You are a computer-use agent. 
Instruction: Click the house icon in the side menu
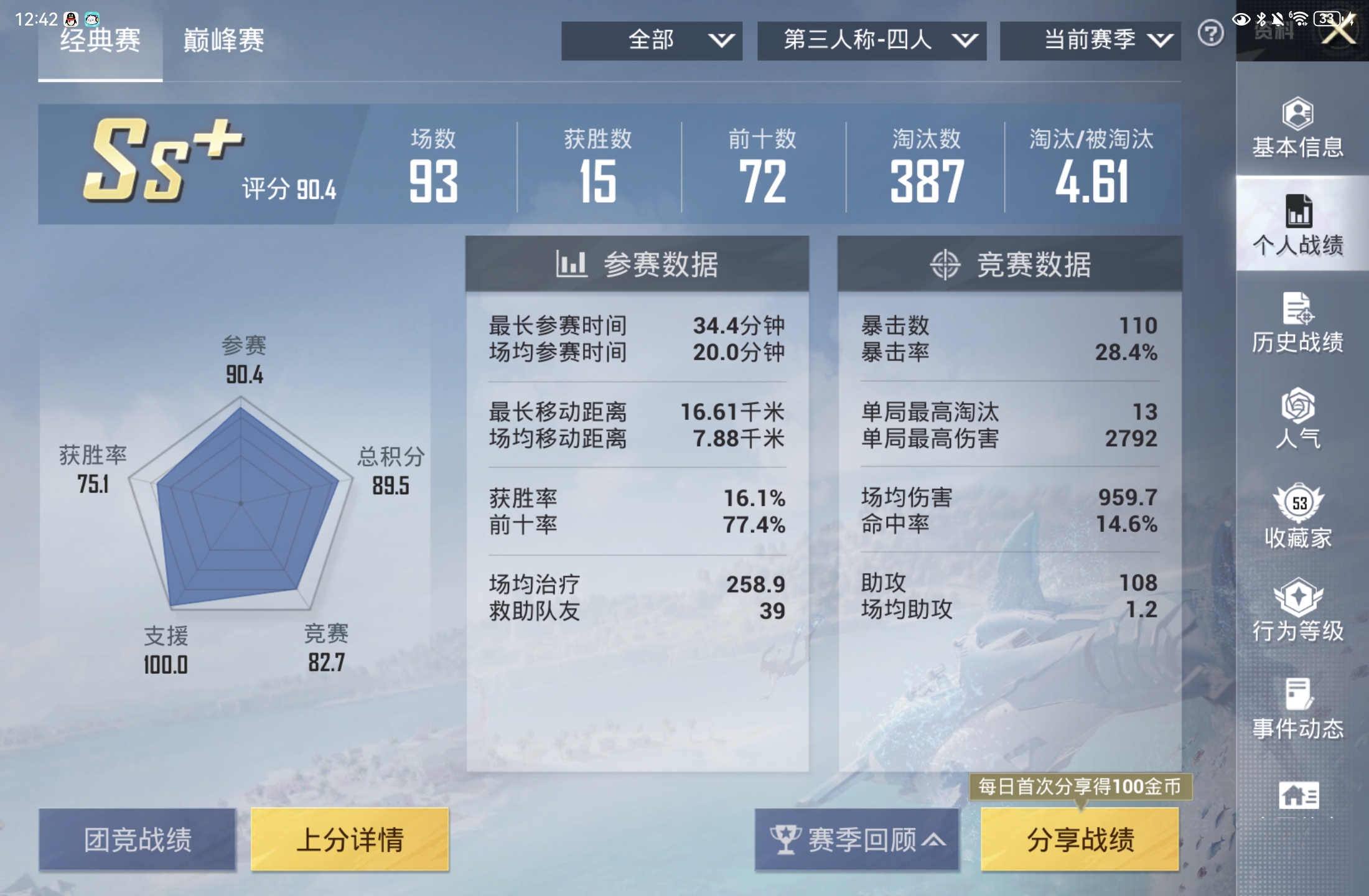pyautogui.click(x=1298, y=796)
